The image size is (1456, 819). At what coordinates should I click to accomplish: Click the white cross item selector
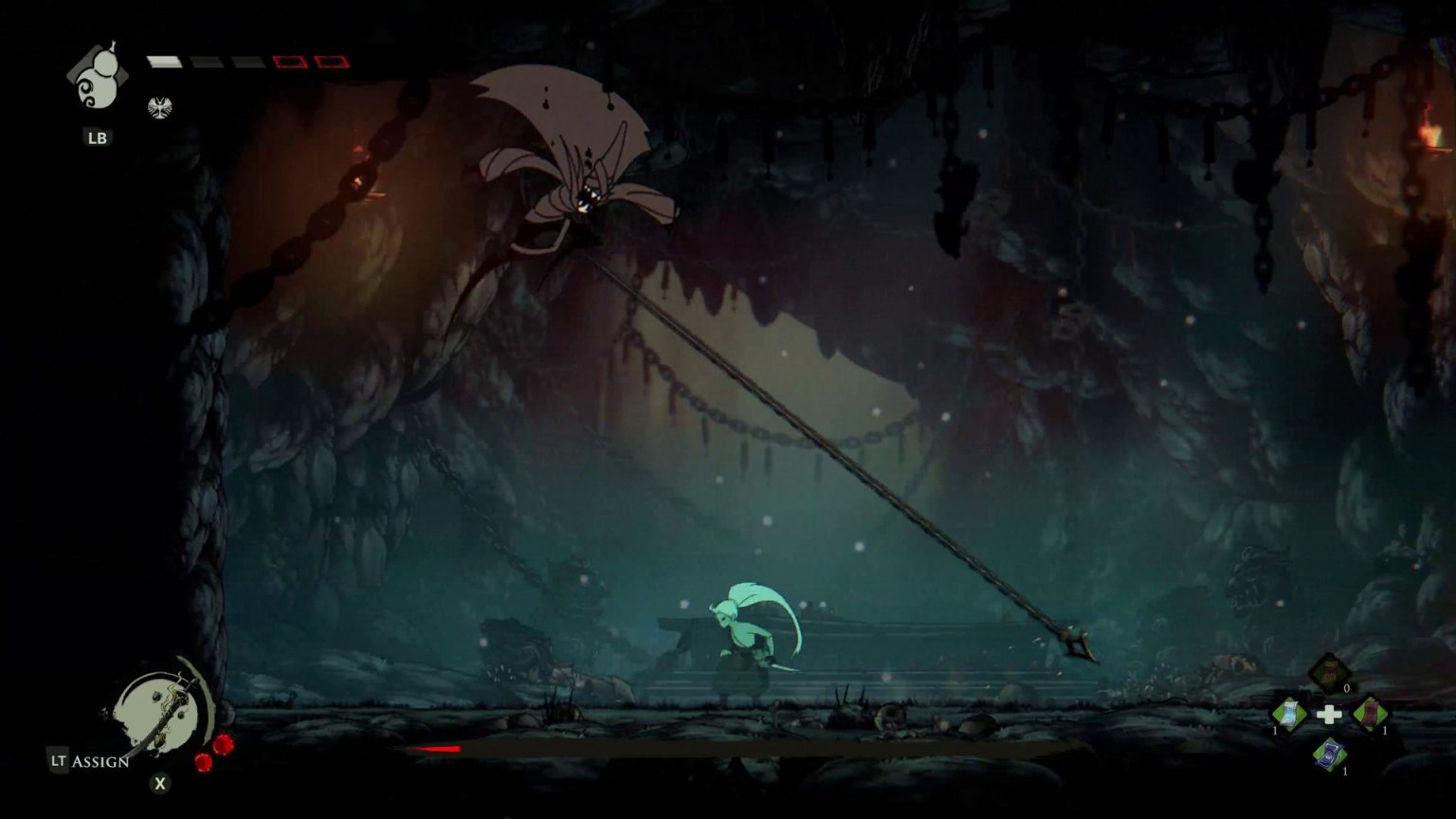pyautogui.click(x=1330, y=715)
